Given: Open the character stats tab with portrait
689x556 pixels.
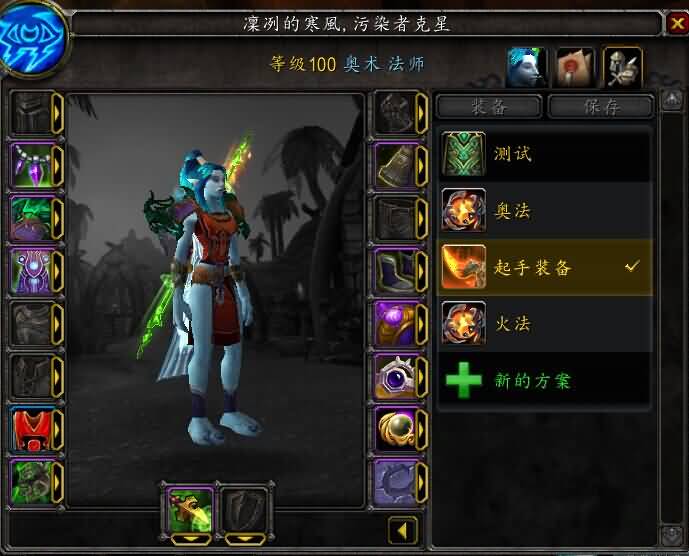Looking at the screenshot, I should (526, 66).
